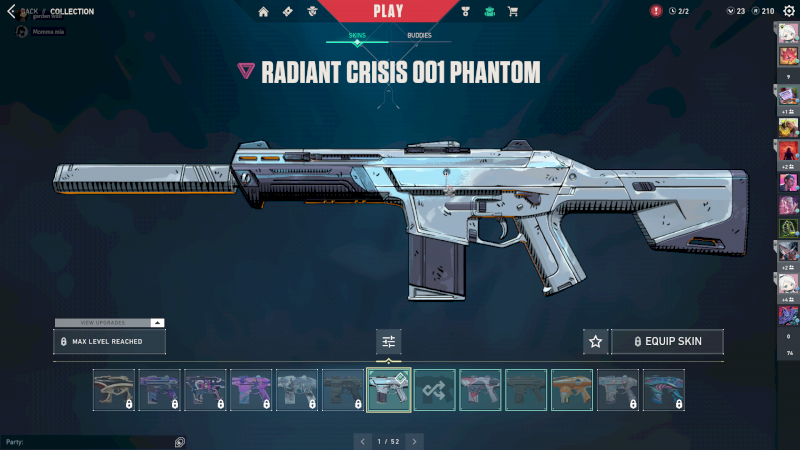Open the battle pass ticket icon

click(288, 11)
